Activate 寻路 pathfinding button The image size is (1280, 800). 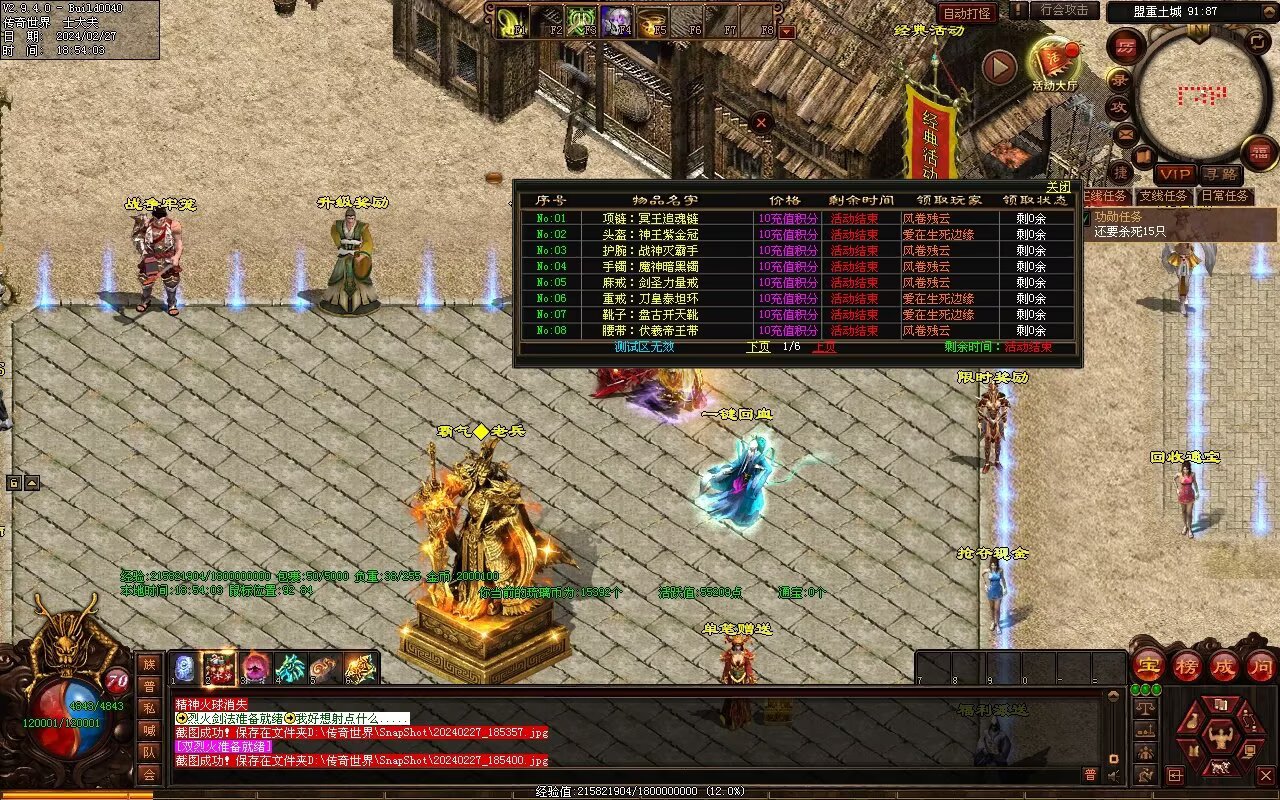(1219, 174)
